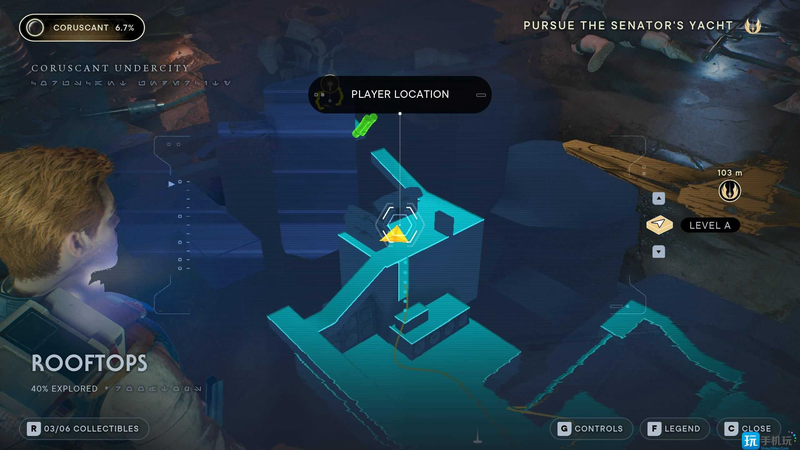Open the Controls button
The width and height of the screenshot is (800, 450).
590,428
